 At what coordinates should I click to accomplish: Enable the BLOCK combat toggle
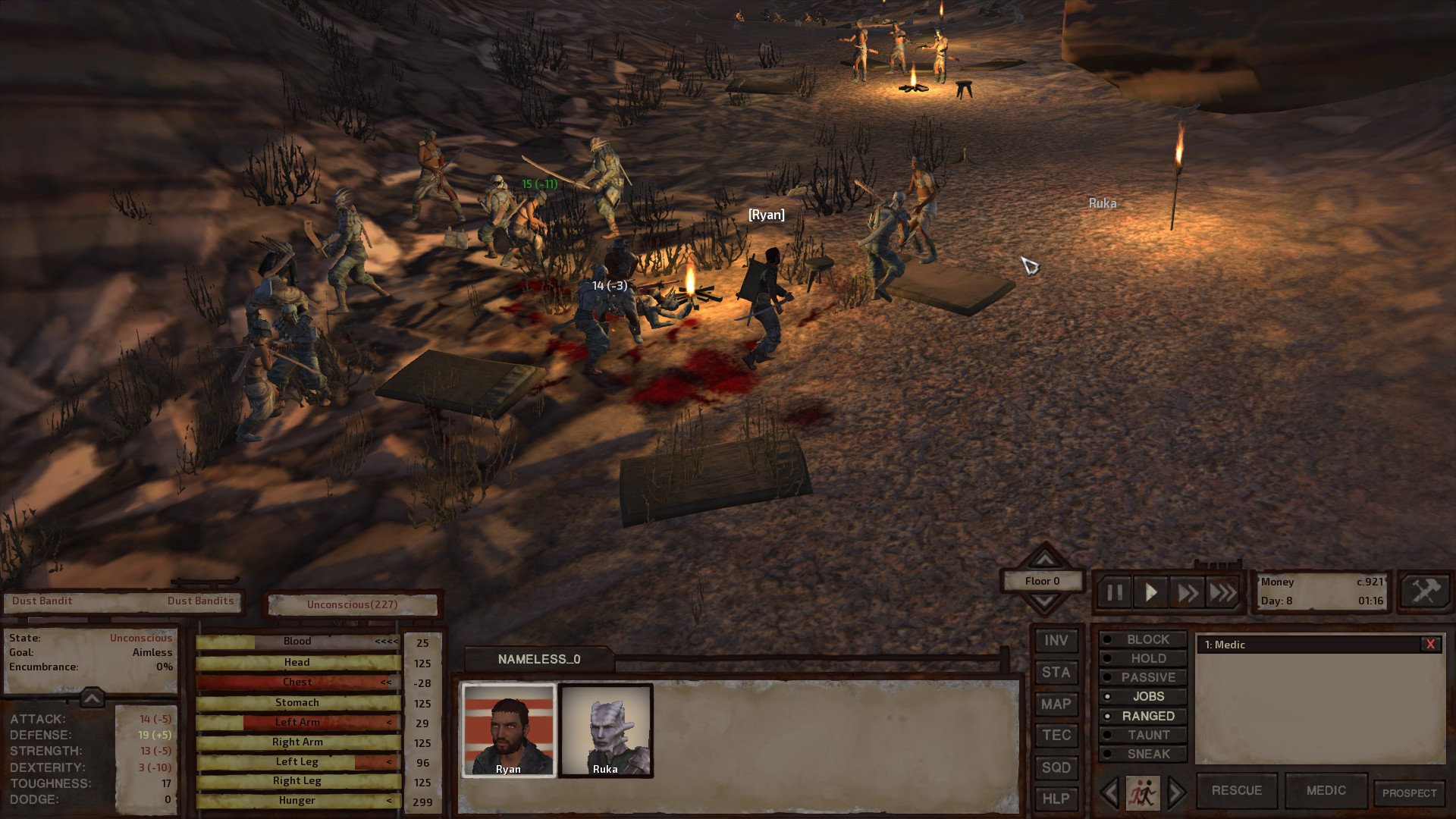pyautogui.click(x=1142, y=639)
